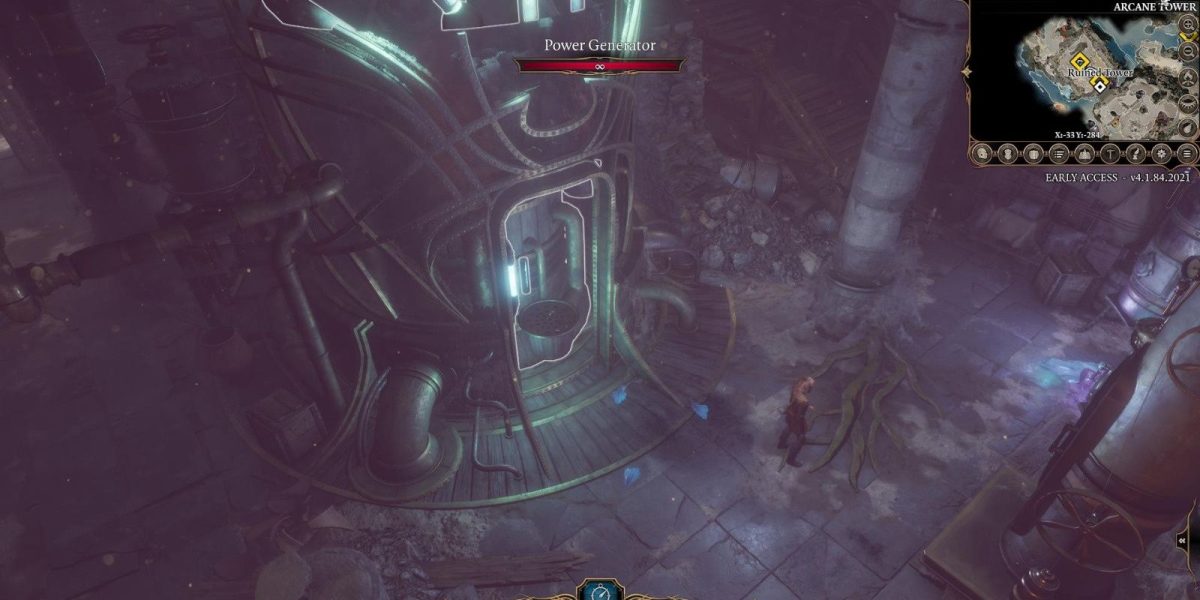Click the stopwatch turn-based mode button
This screenshot has height=600, width=1200.
click(x=600, y=591)
